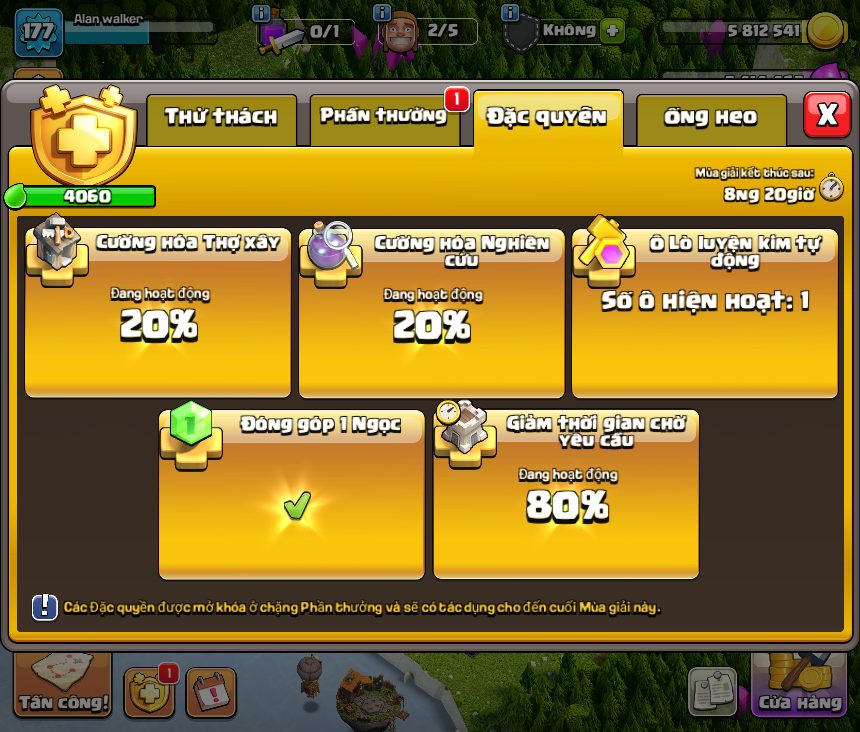This screenshot has width=860, height=732.
Task: Close the season pass window
Action: pos(827,116)
